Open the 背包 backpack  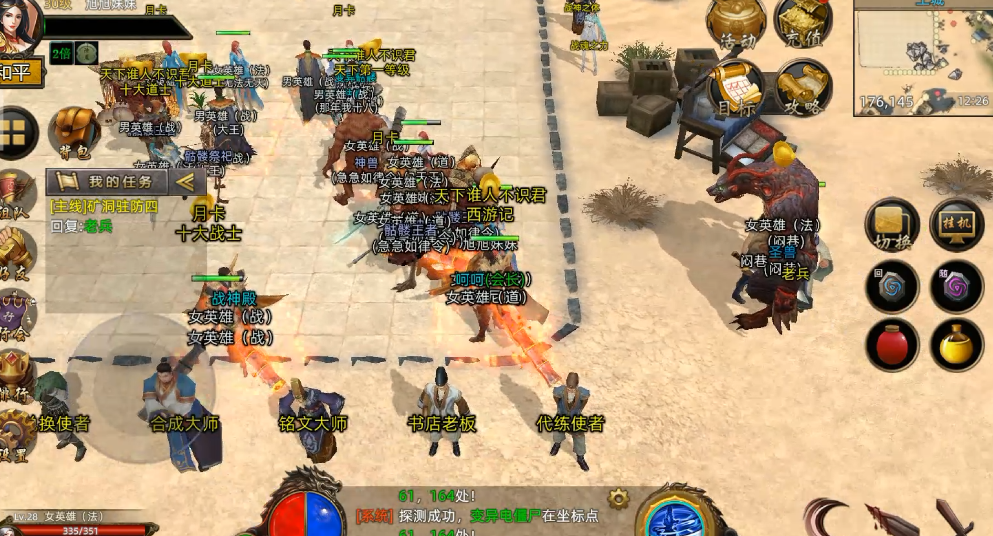(x=74, y=132)
